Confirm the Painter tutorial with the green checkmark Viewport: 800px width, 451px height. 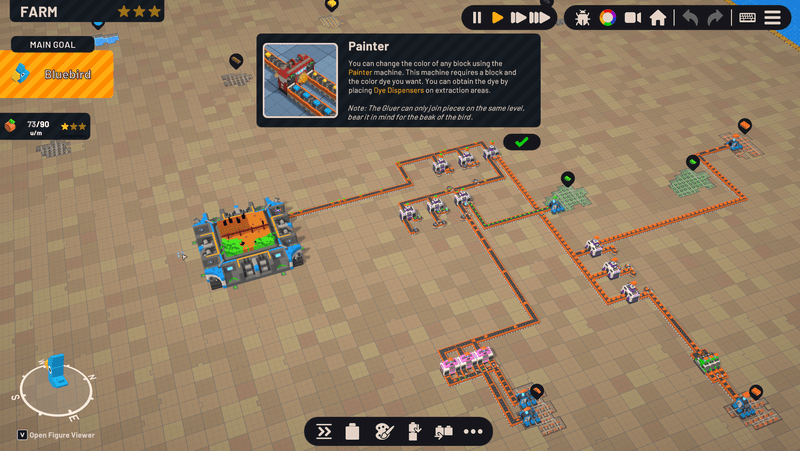coord(521,142)
